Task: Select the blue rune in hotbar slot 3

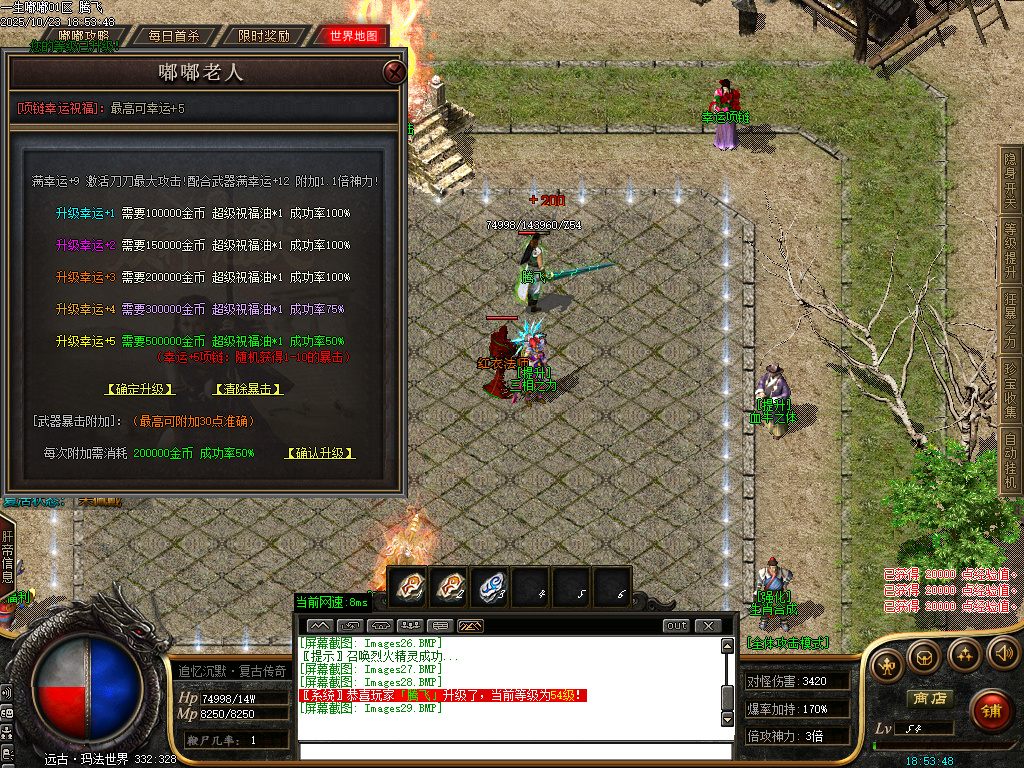Action: [490, 586]
